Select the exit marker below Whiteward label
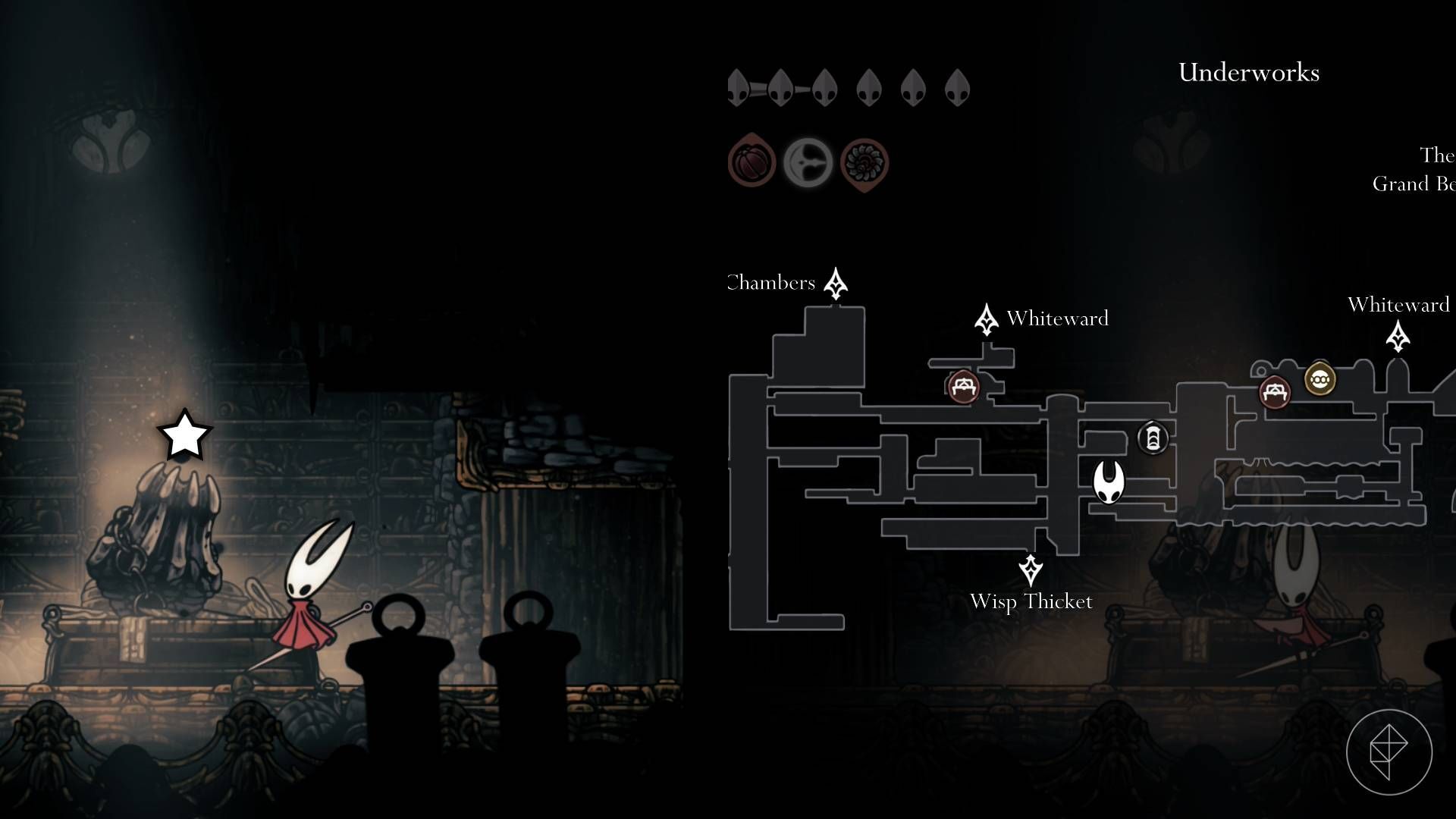1456x819 pixels. pyautogui.click(x=1398, y=336)
